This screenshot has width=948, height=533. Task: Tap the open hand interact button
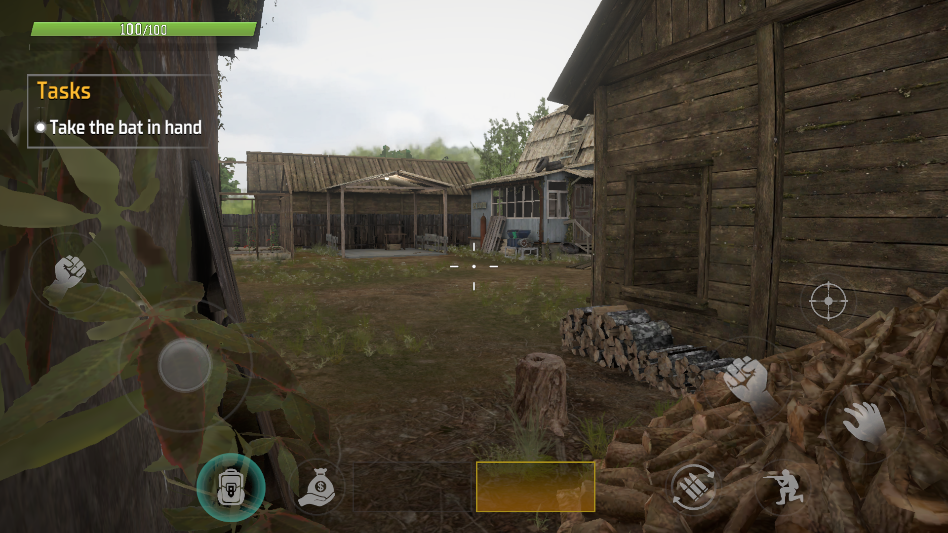[x=863, y=423]
